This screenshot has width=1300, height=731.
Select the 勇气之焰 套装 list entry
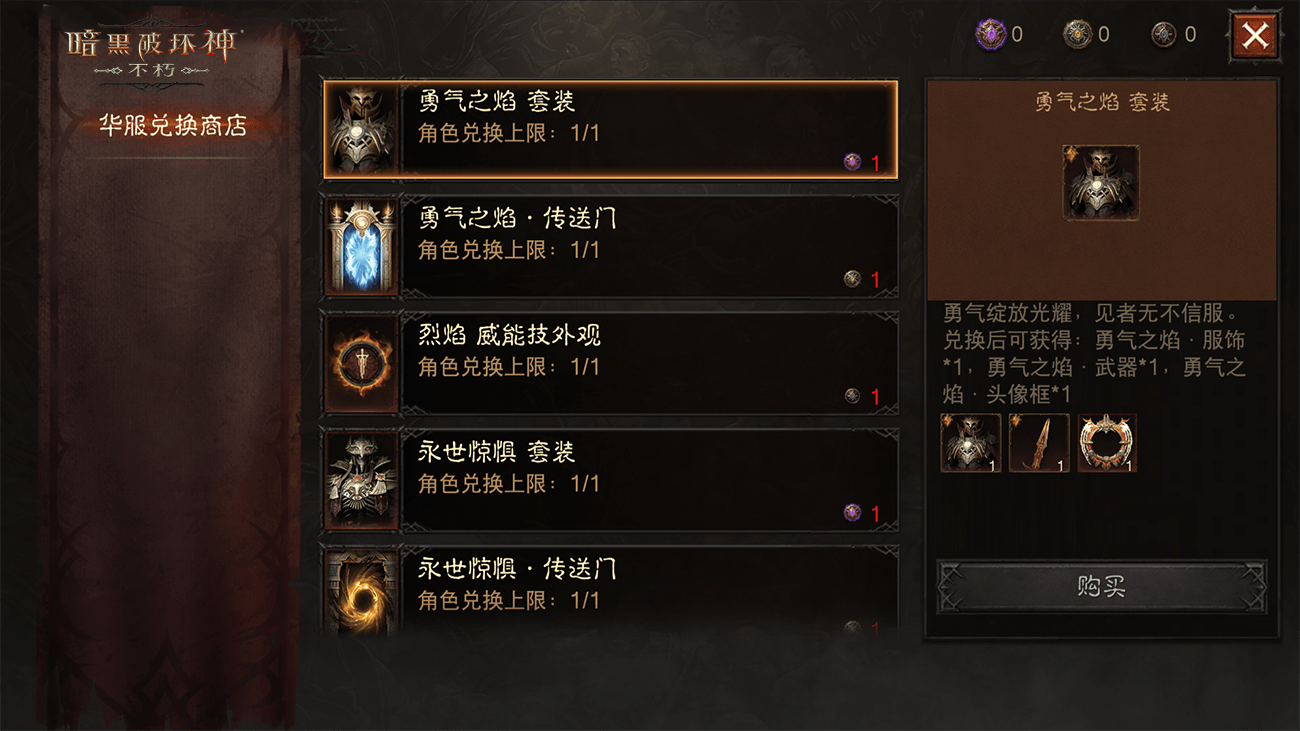click(610, 128)
